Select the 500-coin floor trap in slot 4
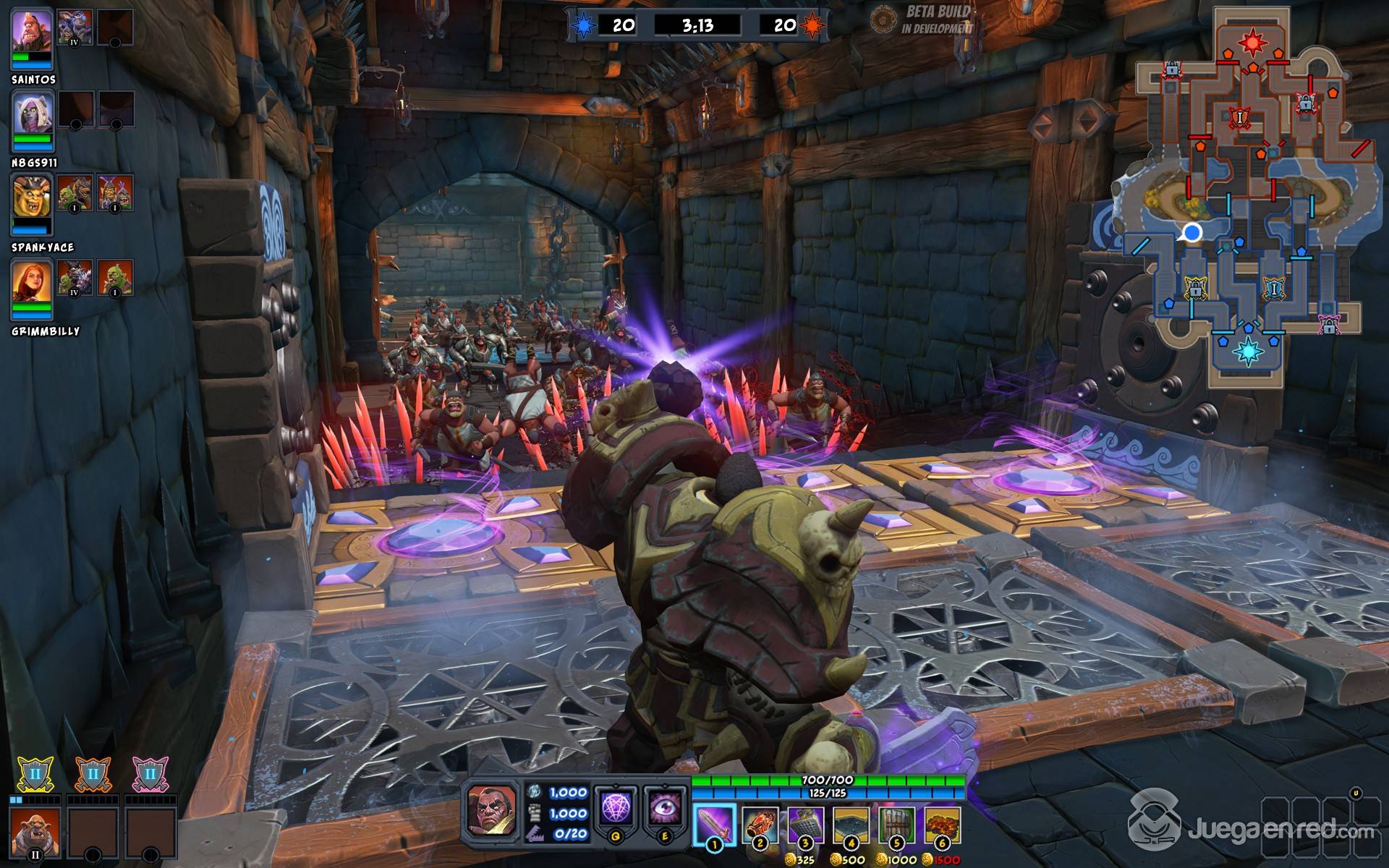The width and height of the screenshot is (1389, 868). pos(851,825)
